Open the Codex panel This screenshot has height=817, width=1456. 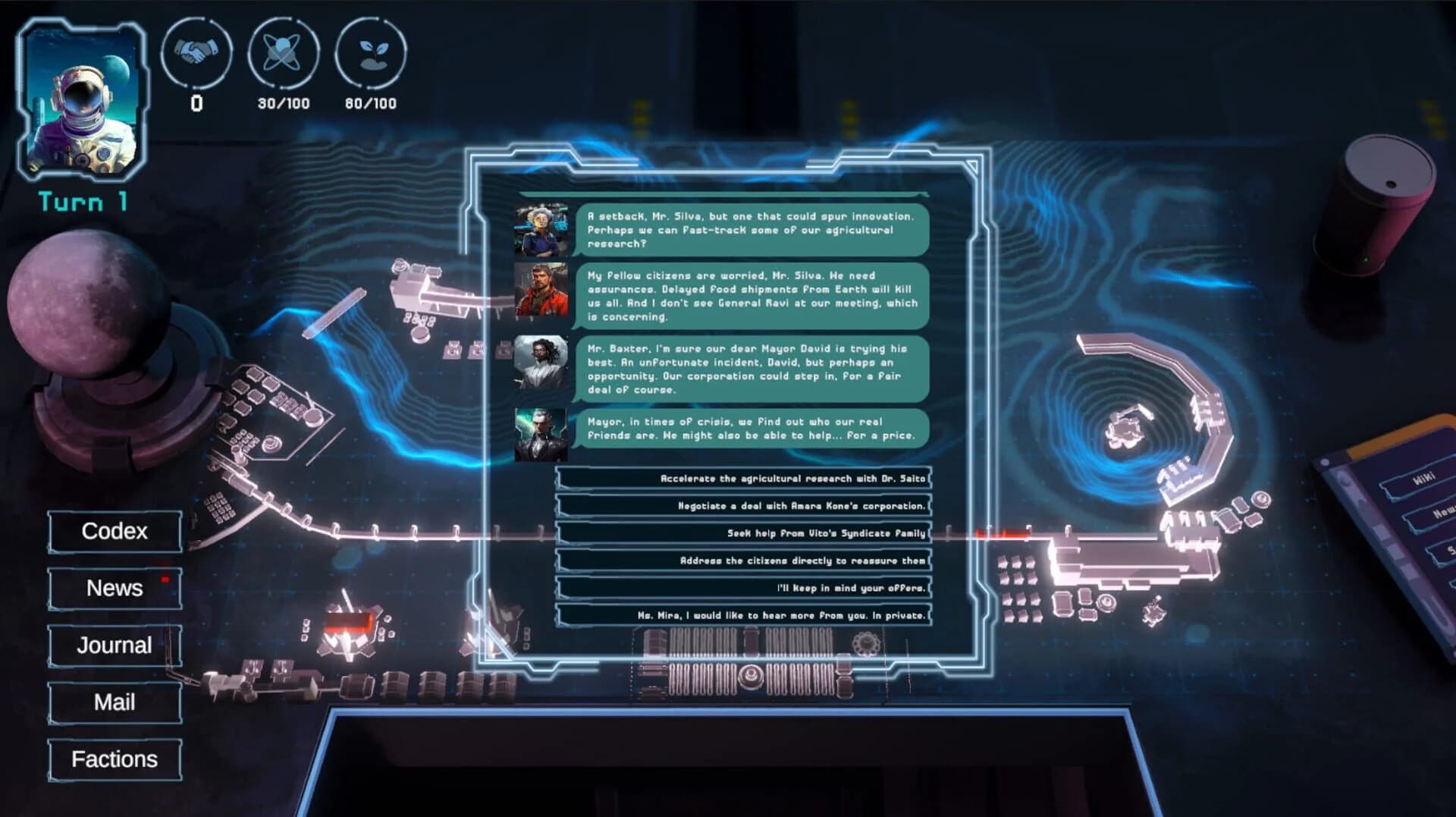coord(113,531)
